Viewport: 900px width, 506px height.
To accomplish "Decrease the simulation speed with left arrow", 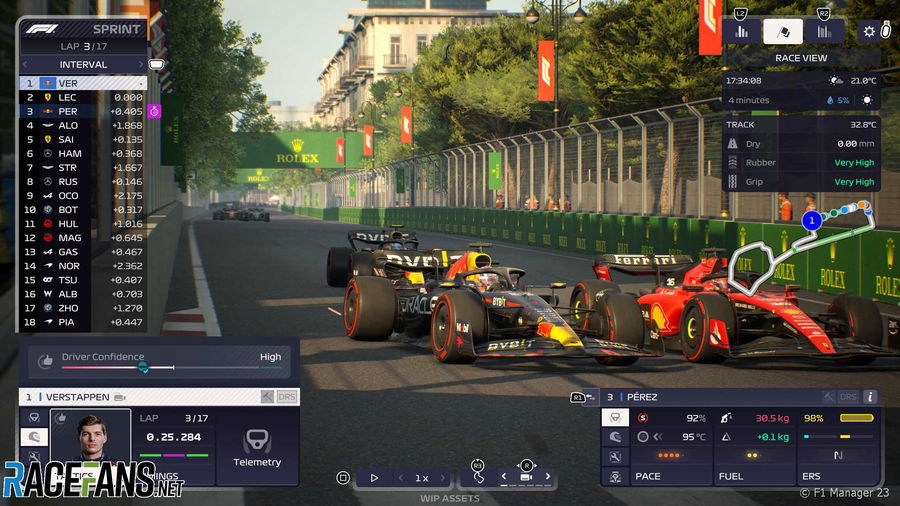I will point(395,478).
